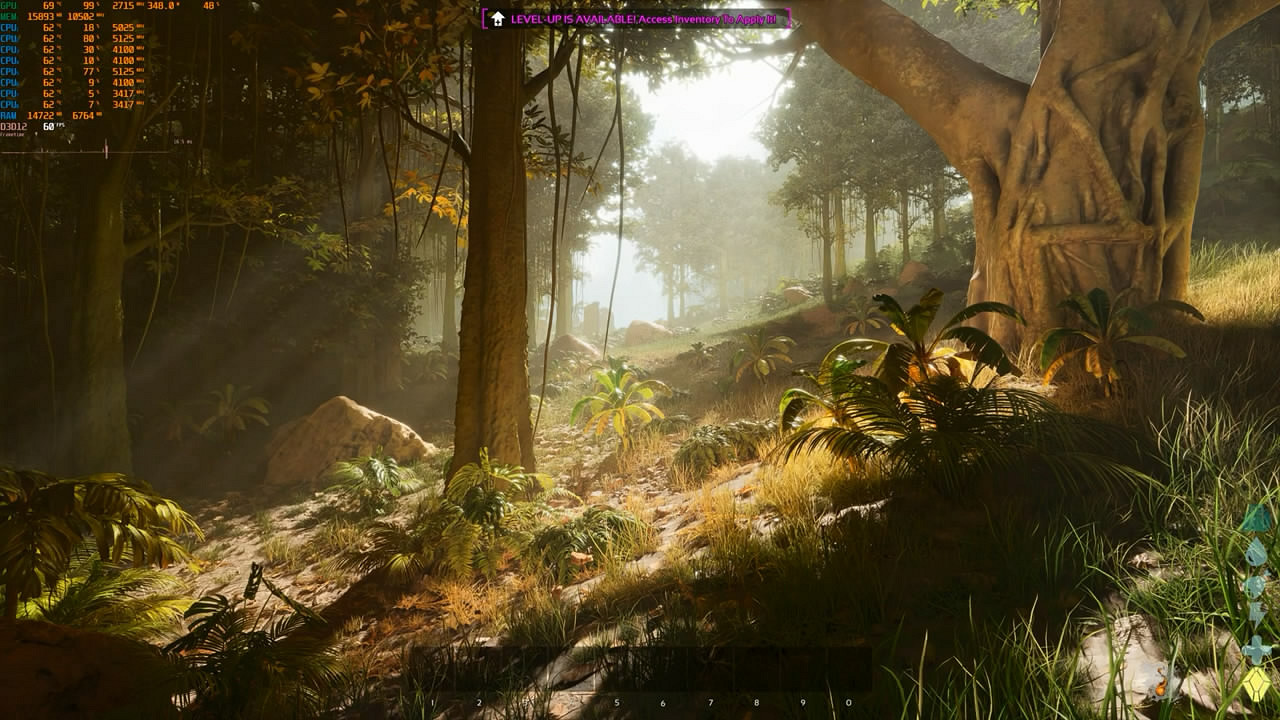The width and height of the screenshot is (1280, 720).
Task: Activate hotbar slot number 5
Action: tap(616, 672)
